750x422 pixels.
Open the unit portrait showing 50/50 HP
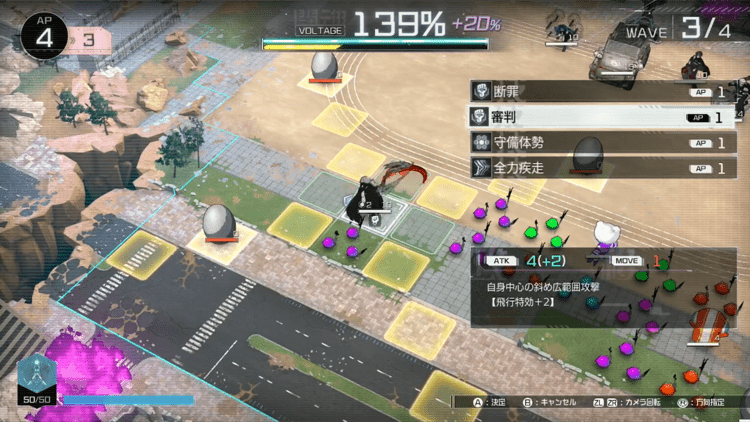click(37, 375)
